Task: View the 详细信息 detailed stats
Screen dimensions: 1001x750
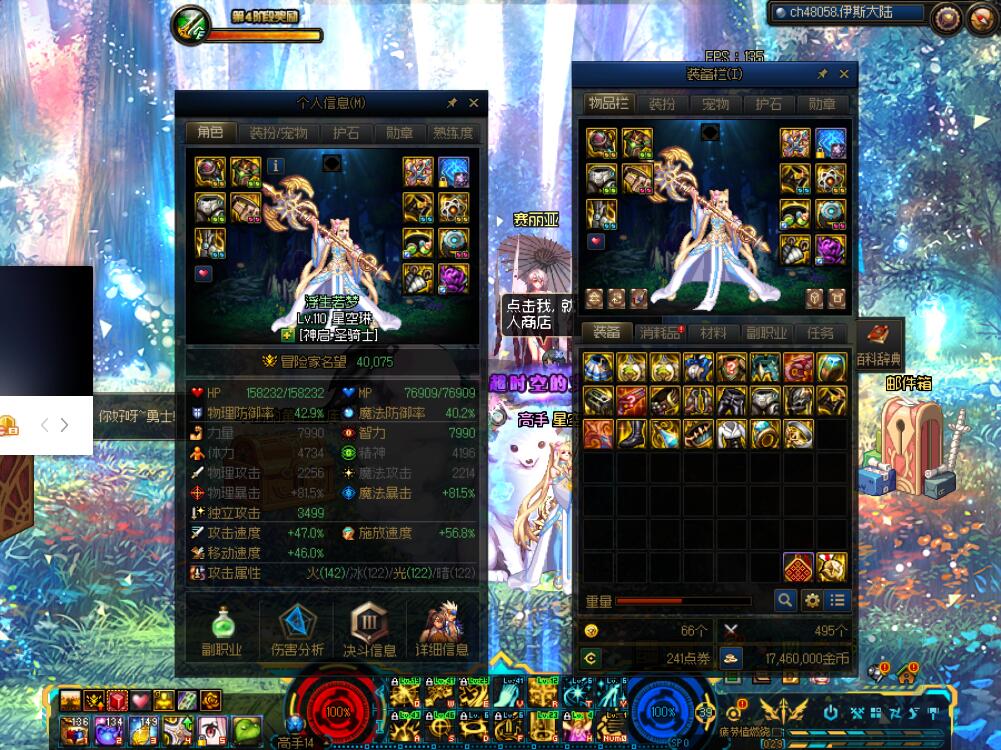Action: coord(442,630)
